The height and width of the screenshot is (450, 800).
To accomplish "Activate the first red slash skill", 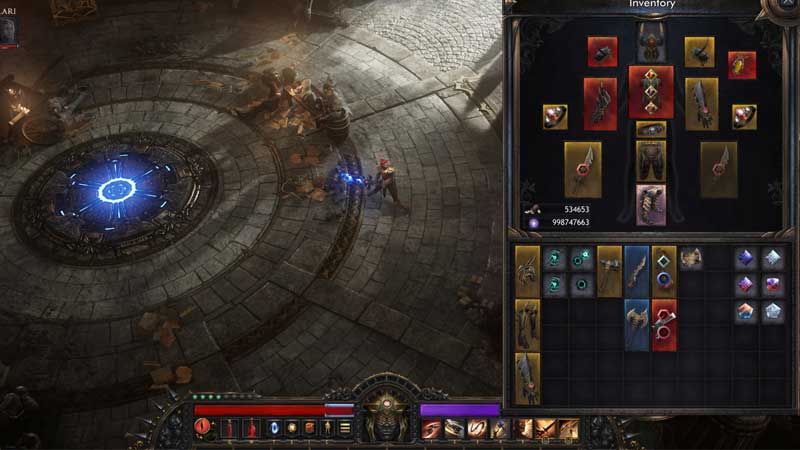I will pos(431,428).
